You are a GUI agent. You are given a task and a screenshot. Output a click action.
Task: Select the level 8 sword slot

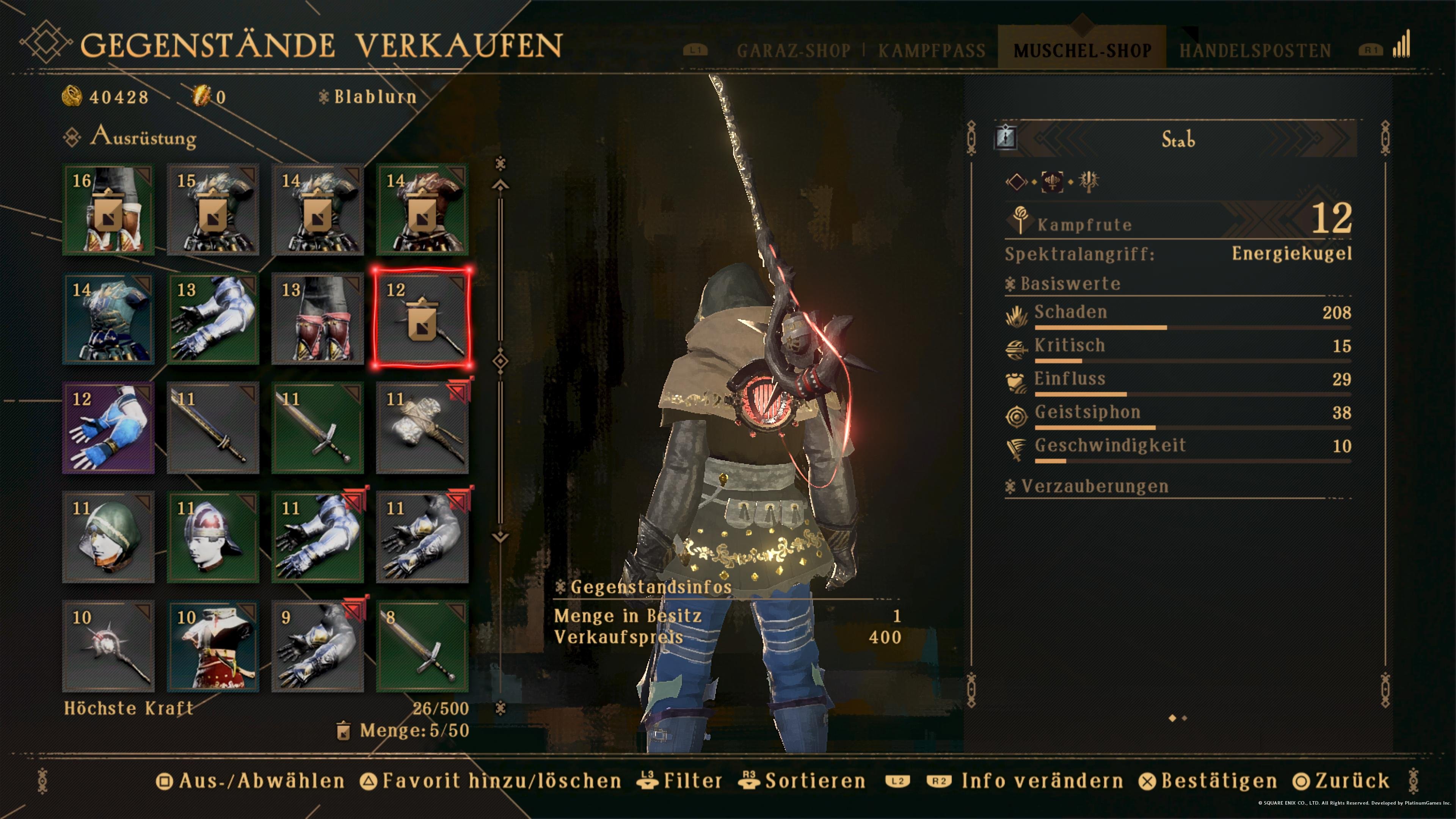(x=422, y=646)
